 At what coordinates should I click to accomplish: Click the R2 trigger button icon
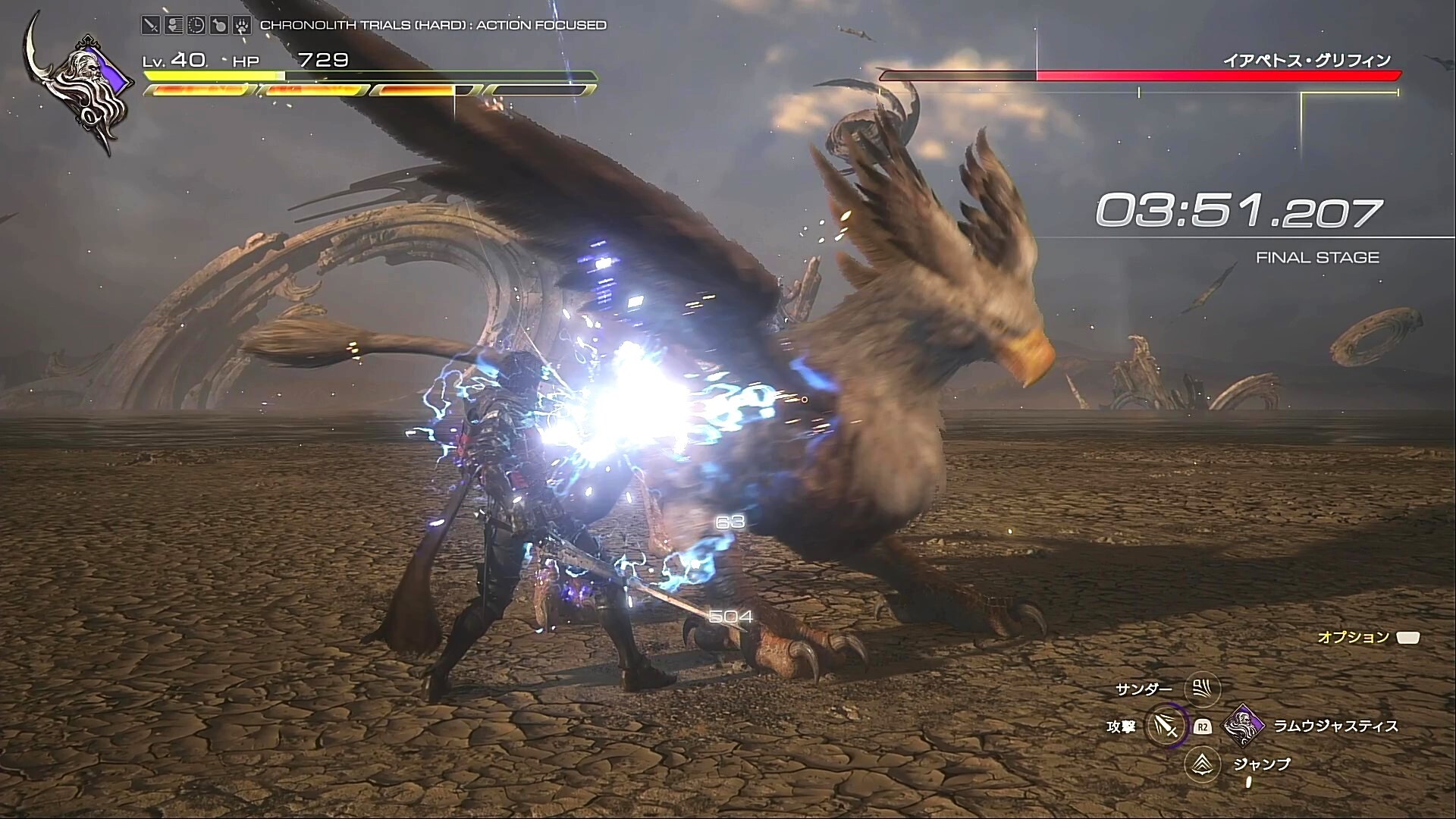[1203, 728]
